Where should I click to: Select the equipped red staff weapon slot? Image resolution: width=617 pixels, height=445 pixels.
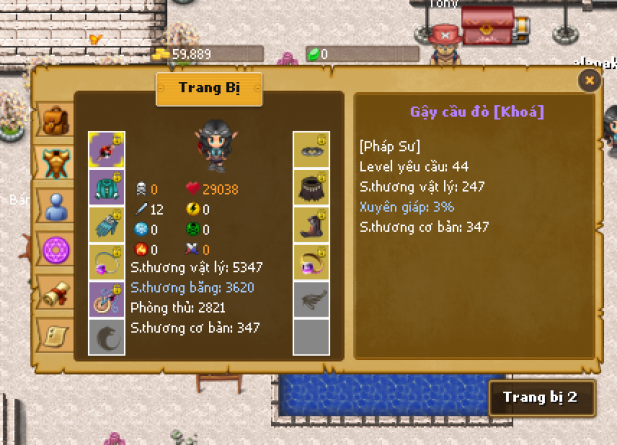coord(106,150)
